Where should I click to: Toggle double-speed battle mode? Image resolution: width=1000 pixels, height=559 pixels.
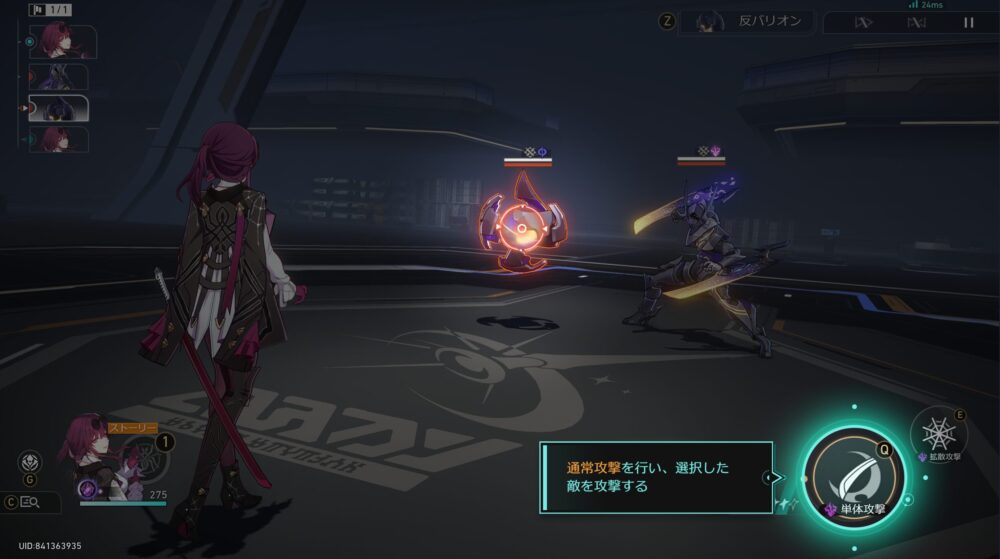pos(862,22)
